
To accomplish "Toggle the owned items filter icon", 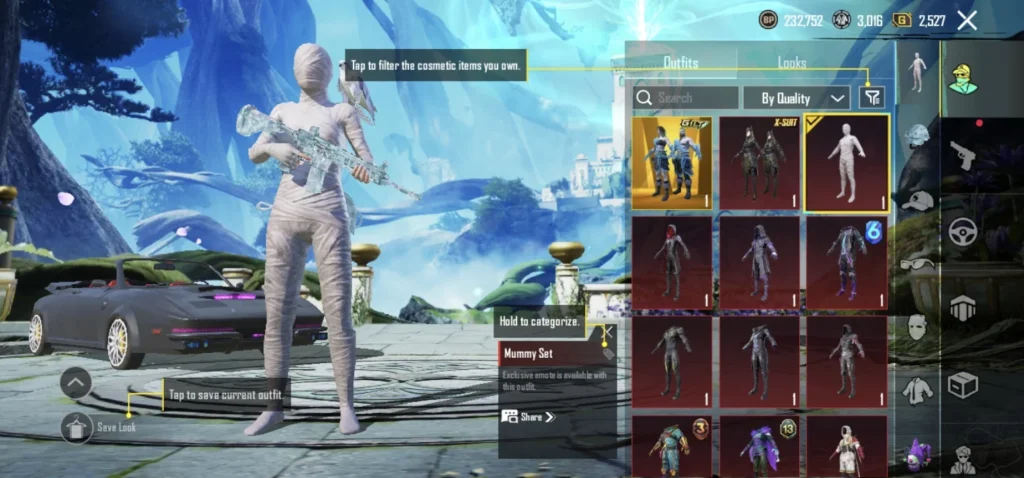I will 873,97.
